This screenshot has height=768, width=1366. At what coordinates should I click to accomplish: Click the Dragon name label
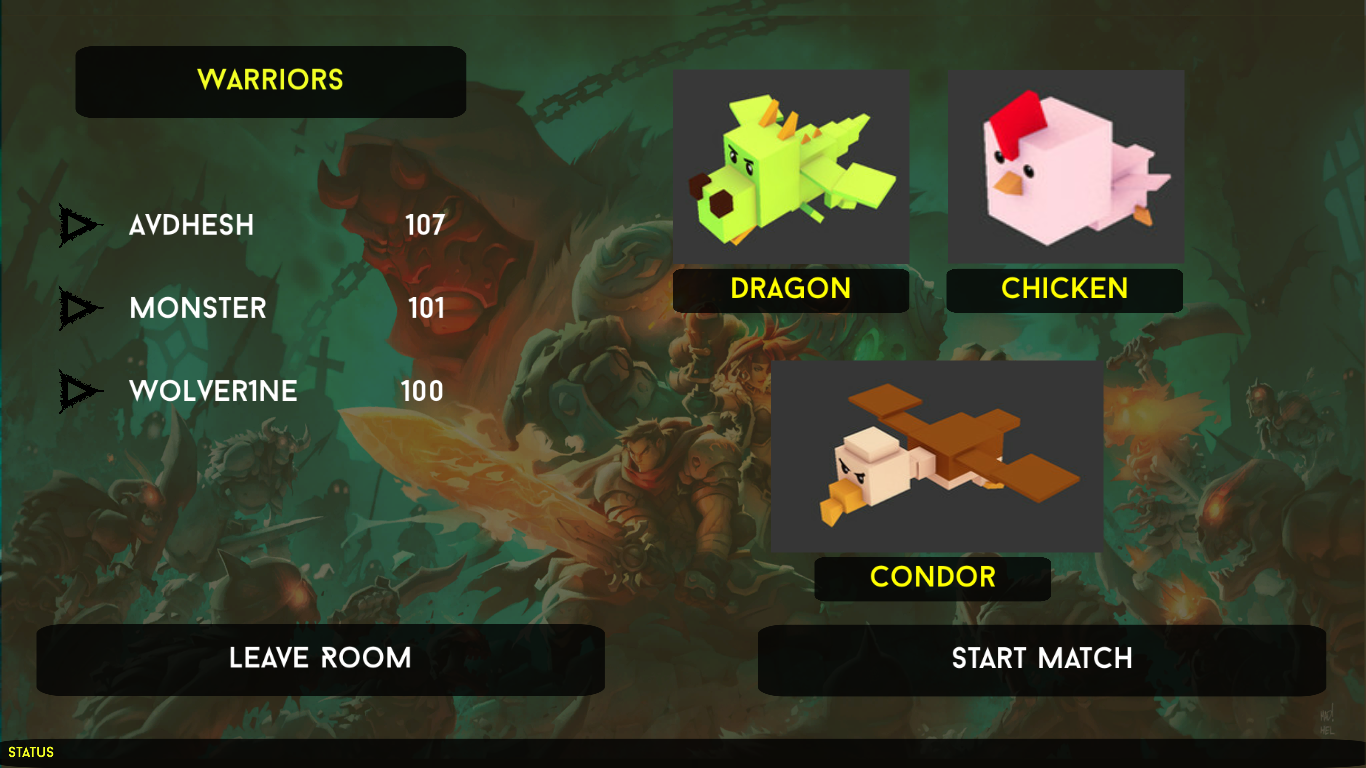pos(791,290)
